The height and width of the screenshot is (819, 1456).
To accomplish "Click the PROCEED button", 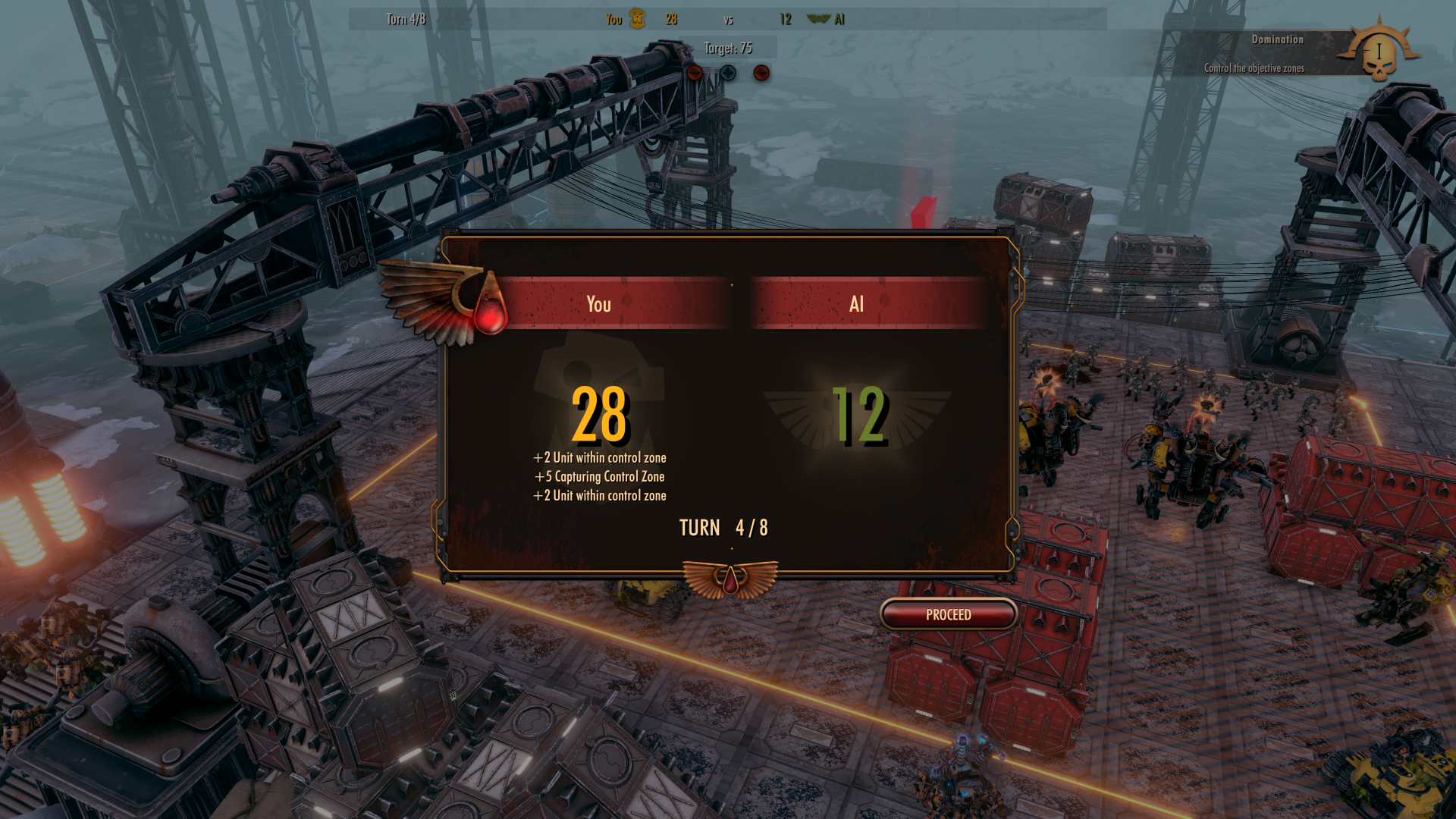I will tap(948, 614).
